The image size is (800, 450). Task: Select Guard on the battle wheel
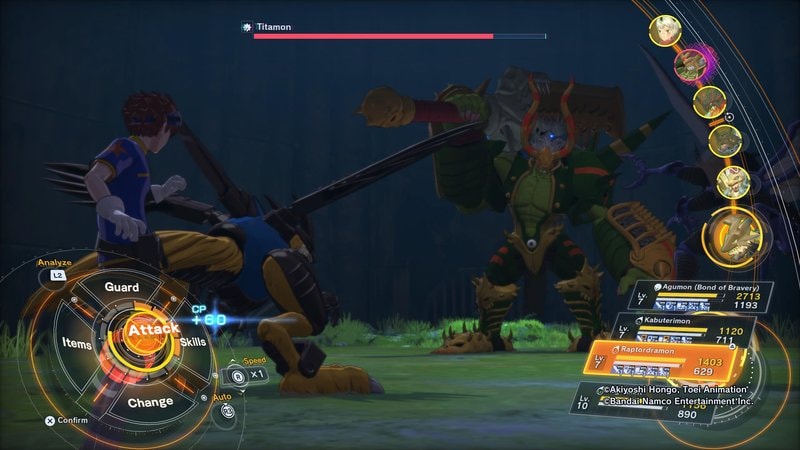[x=122, y=287]
